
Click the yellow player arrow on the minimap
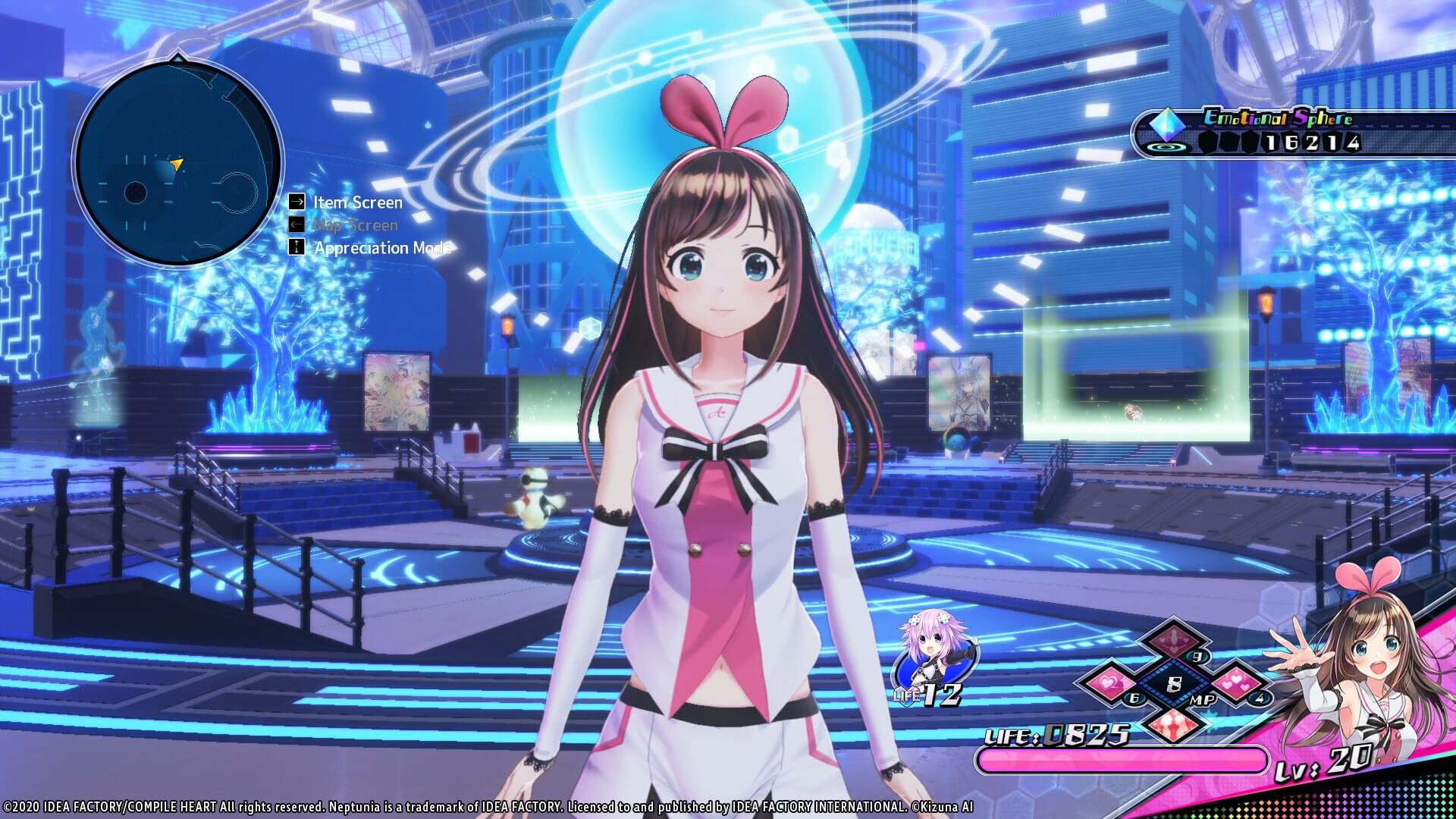(177, 165)
